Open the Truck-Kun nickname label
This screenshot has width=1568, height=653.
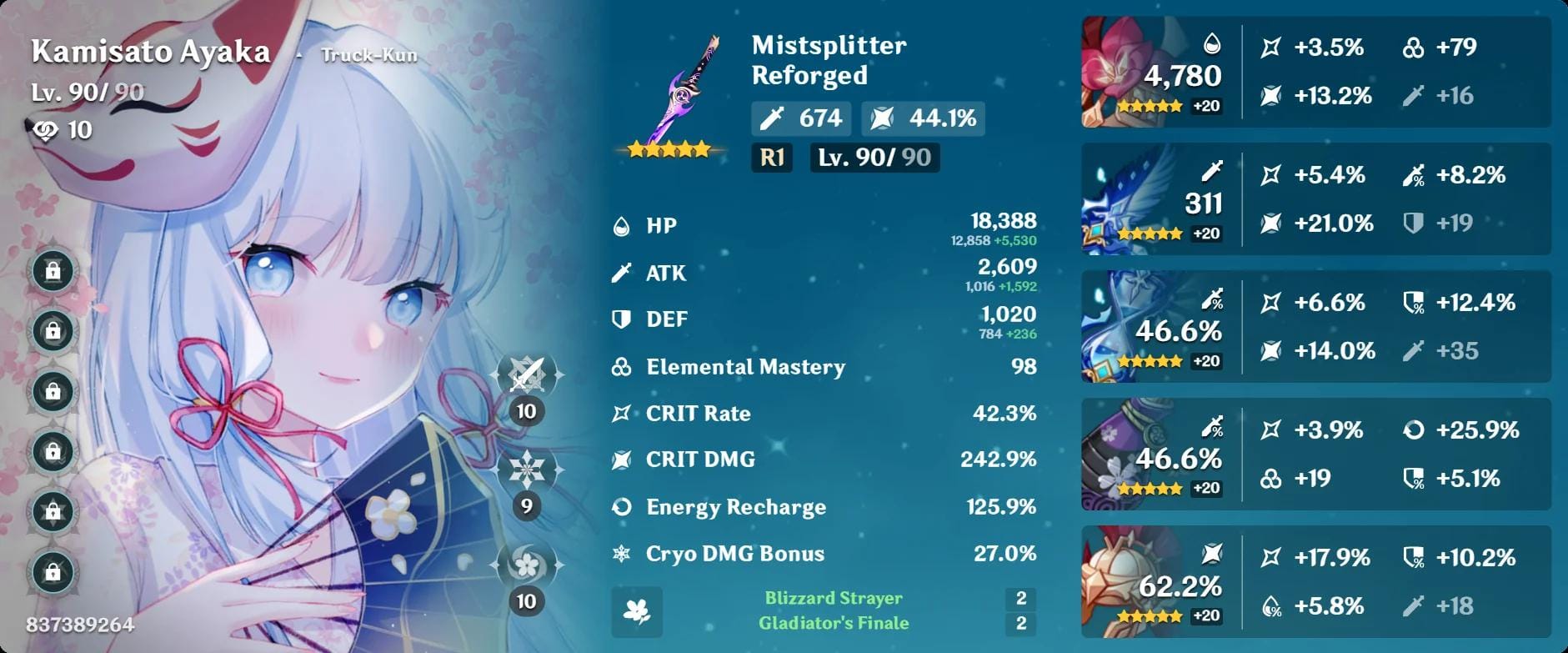pos(370,55)
